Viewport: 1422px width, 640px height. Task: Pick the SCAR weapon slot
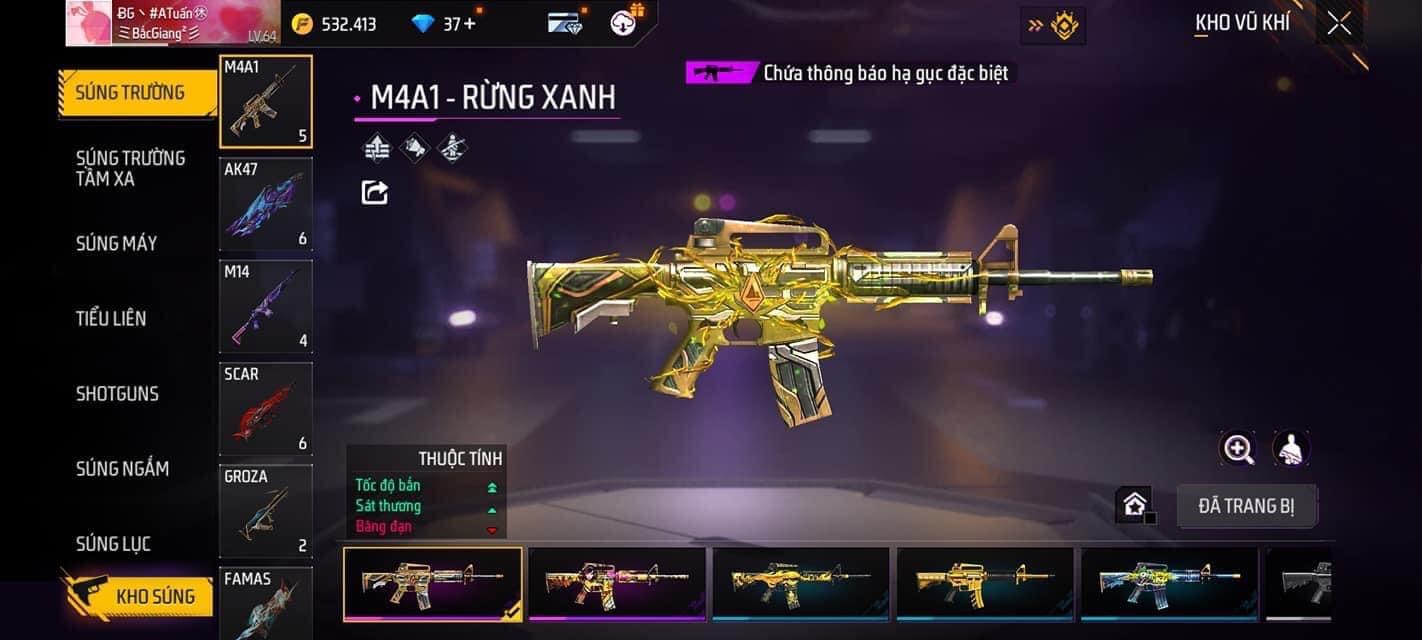point(266,408)
